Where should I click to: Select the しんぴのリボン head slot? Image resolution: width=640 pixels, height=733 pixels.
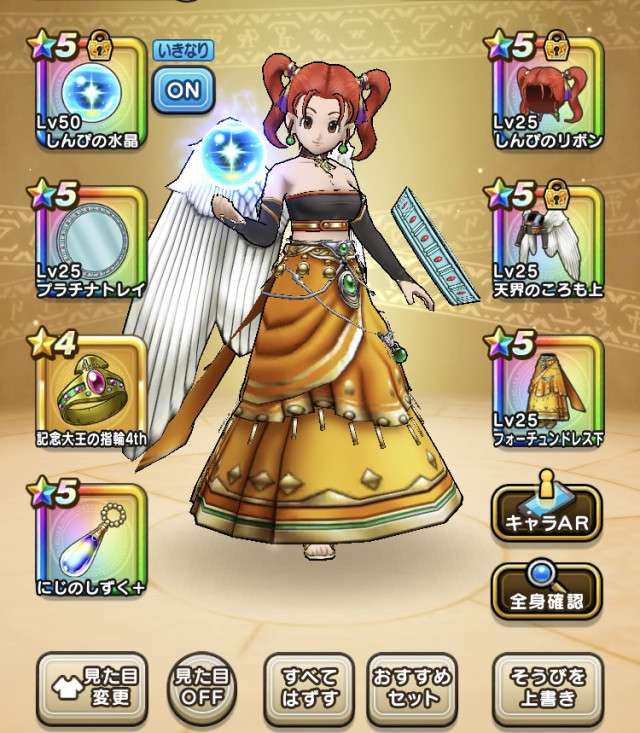(x=548, y=92)
